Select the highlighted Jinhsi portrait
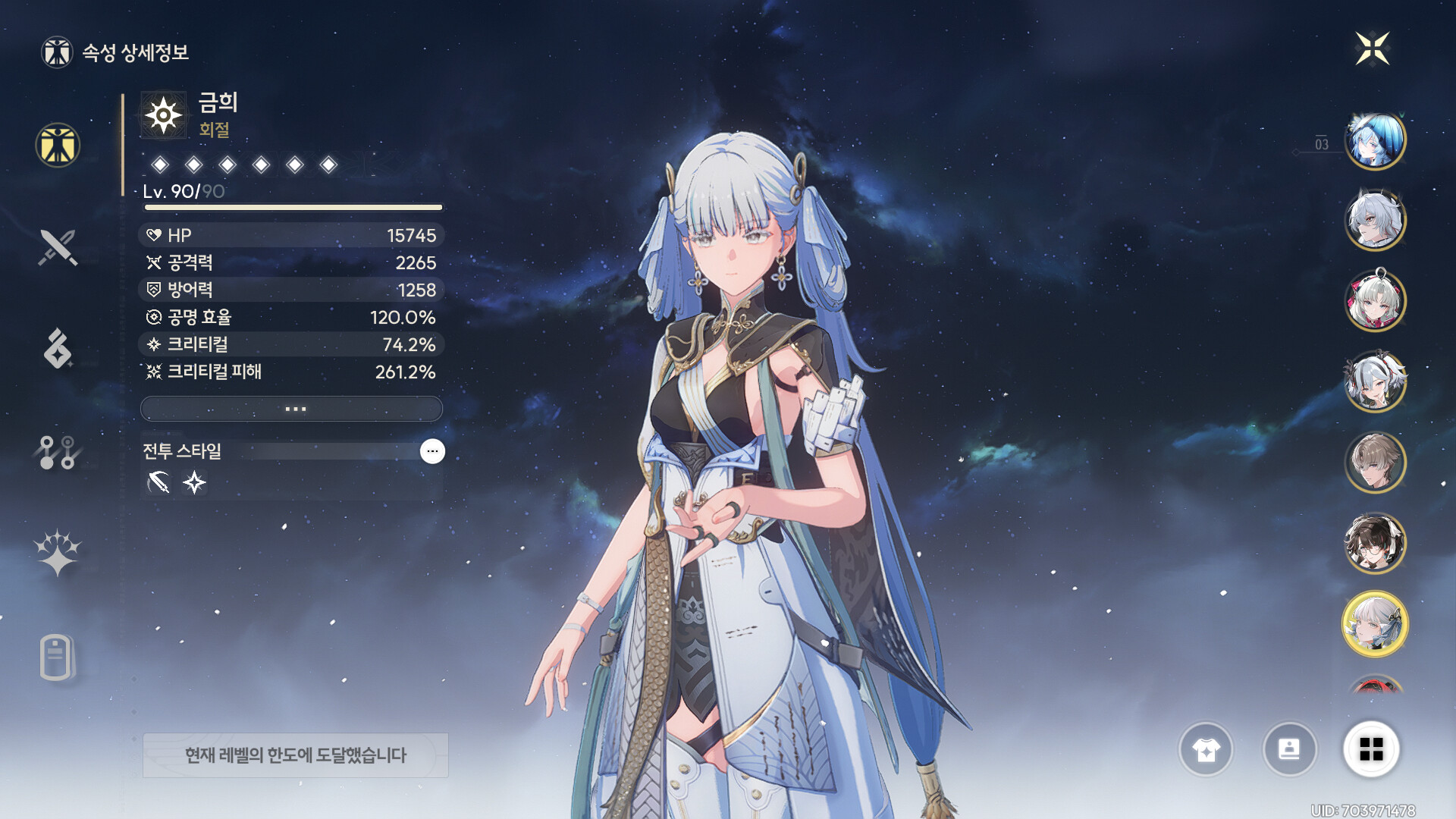The image size is (1456, 819). [x=1375, y=623]
